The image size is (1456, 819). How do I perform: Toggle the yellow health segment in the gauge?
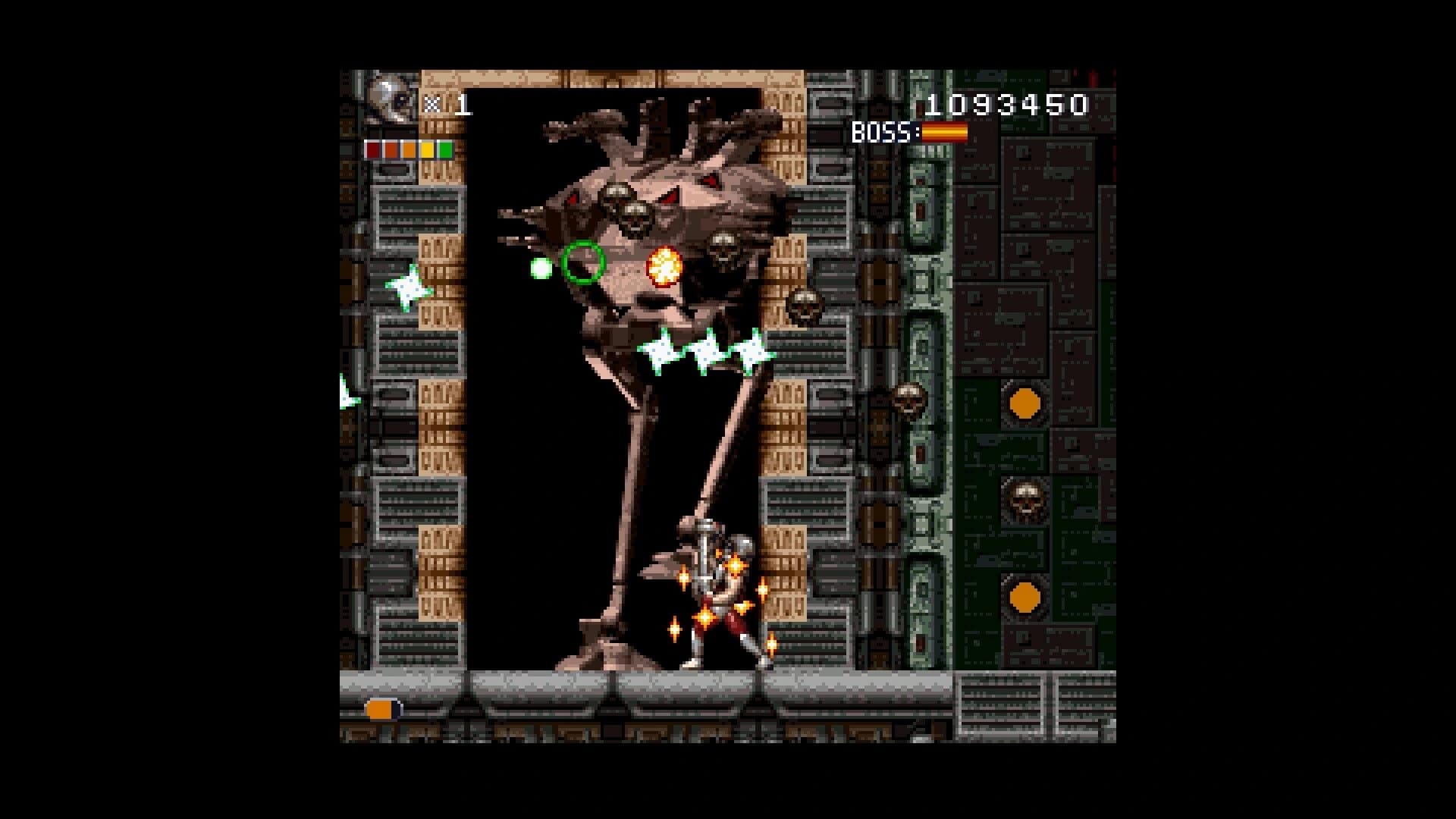[427, 150]
